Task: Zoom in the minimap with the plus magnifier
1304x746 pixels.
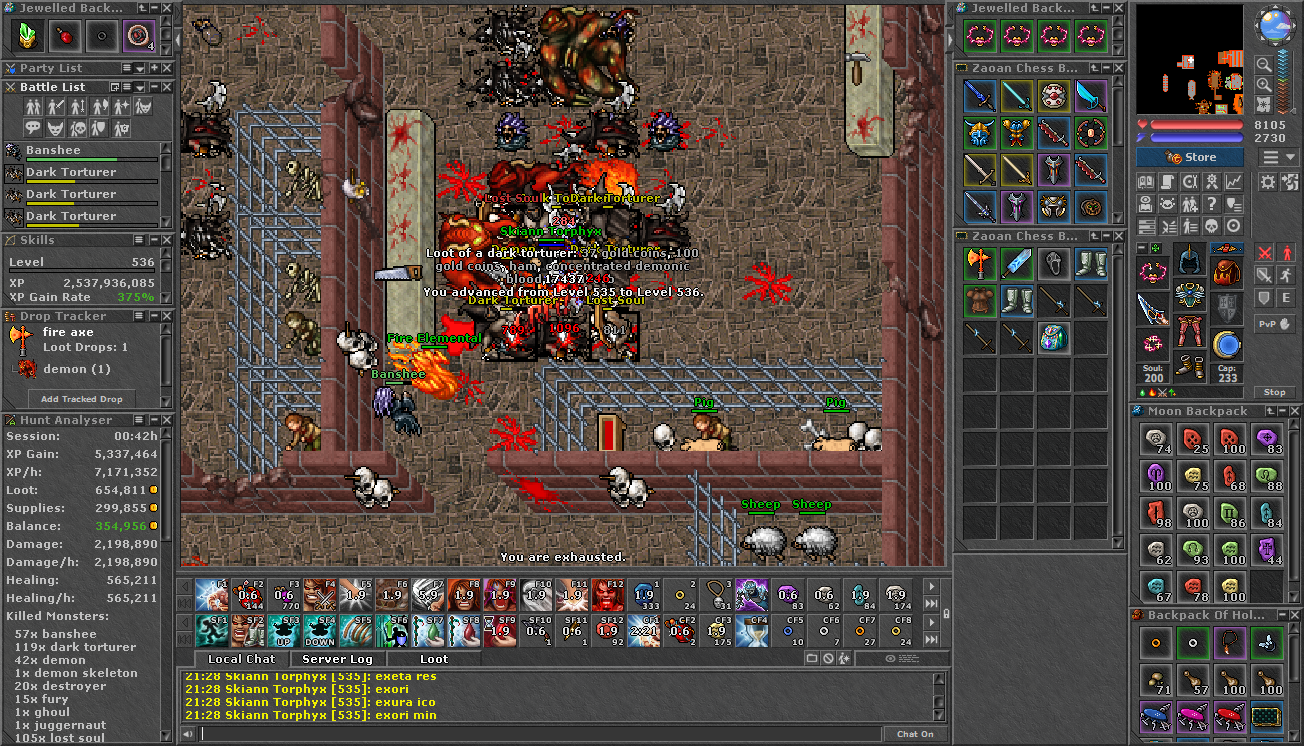Action: click(1265, 84)
